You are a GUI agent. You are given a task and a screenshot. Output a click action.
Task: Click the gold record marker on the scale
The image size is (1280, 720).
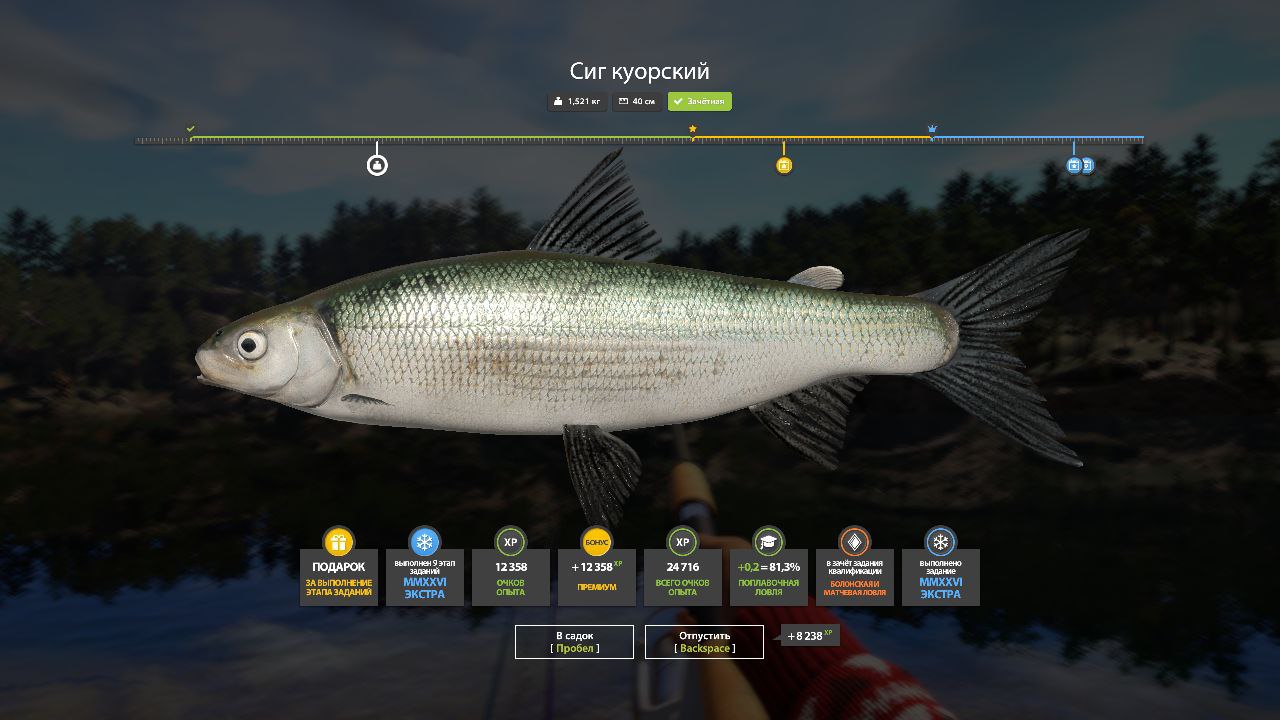784,165
